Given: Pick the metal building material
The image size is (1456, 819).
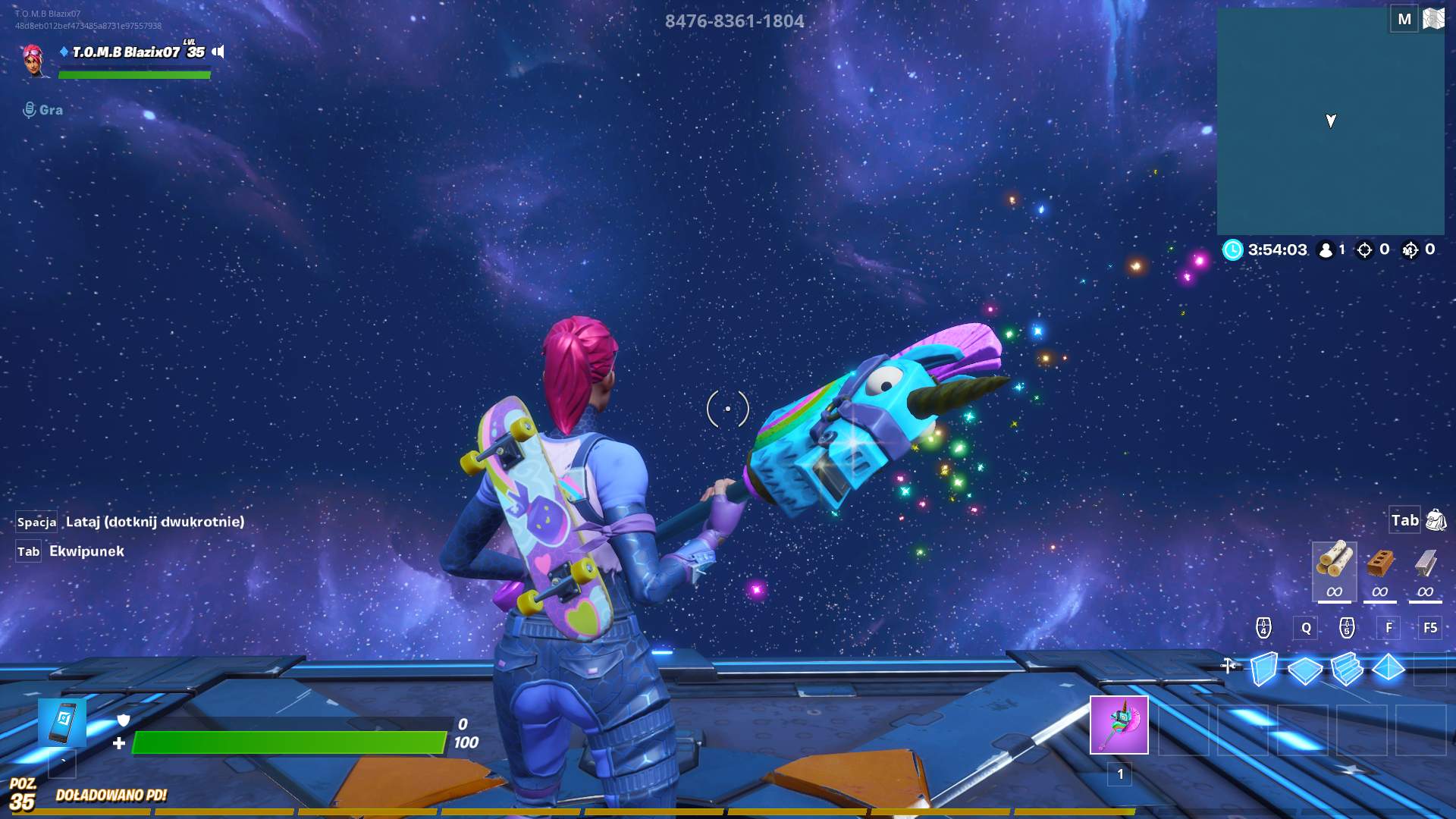Looking at the screenshot, I should [x=1426, y=565].
